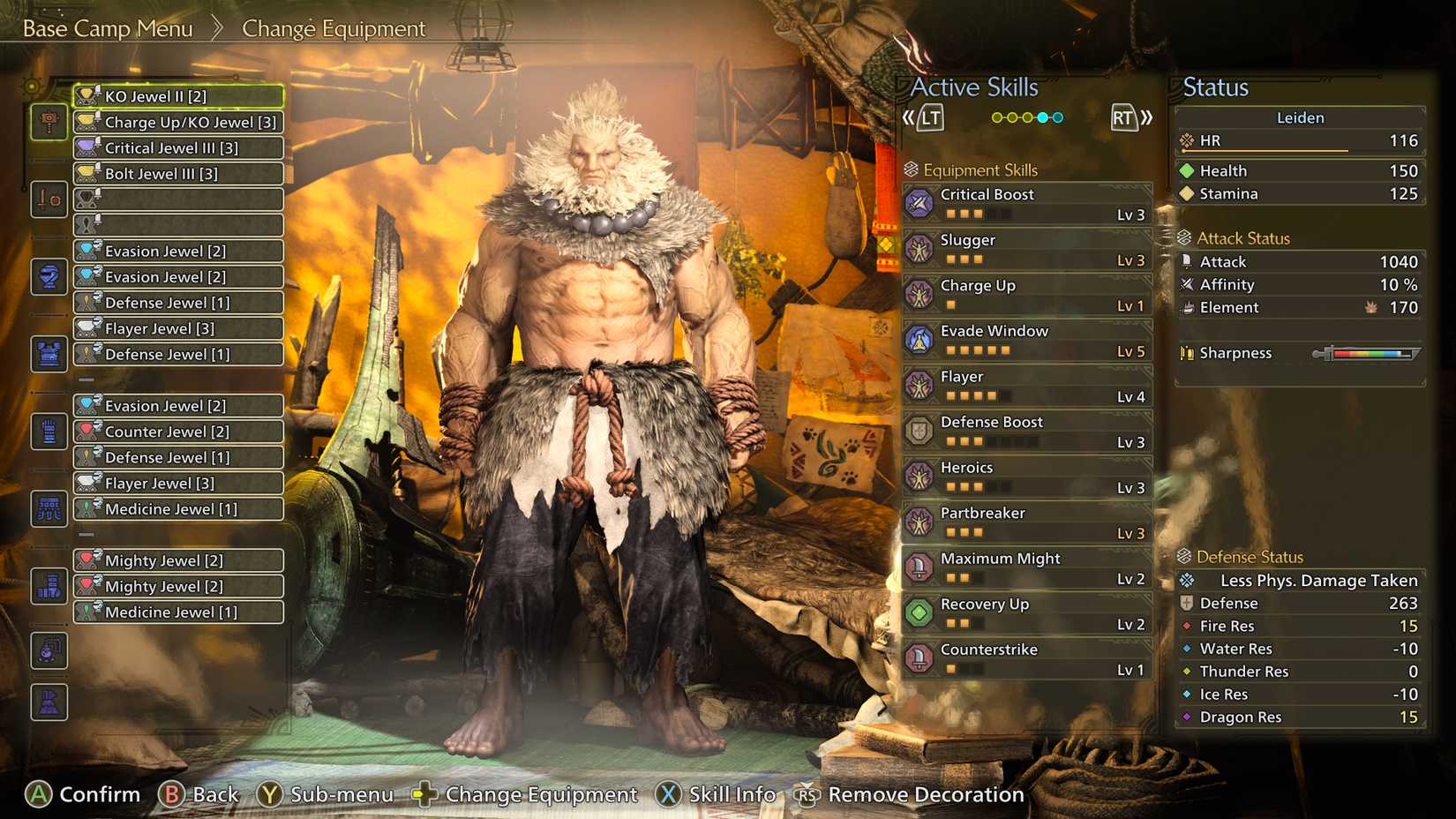Select the talisman icon near the sidebar bottom
Viewport: 1456px width, 819px height.
click(49, 651)
